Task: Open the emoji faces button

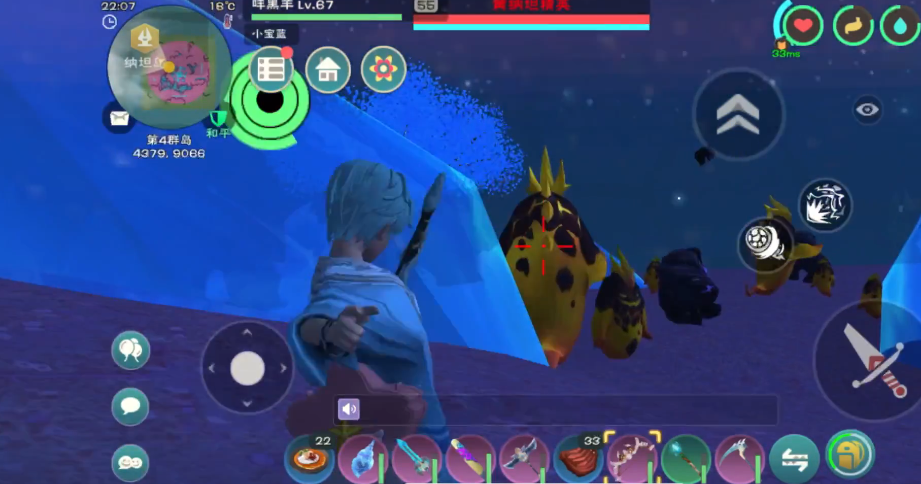Action: 131,462
